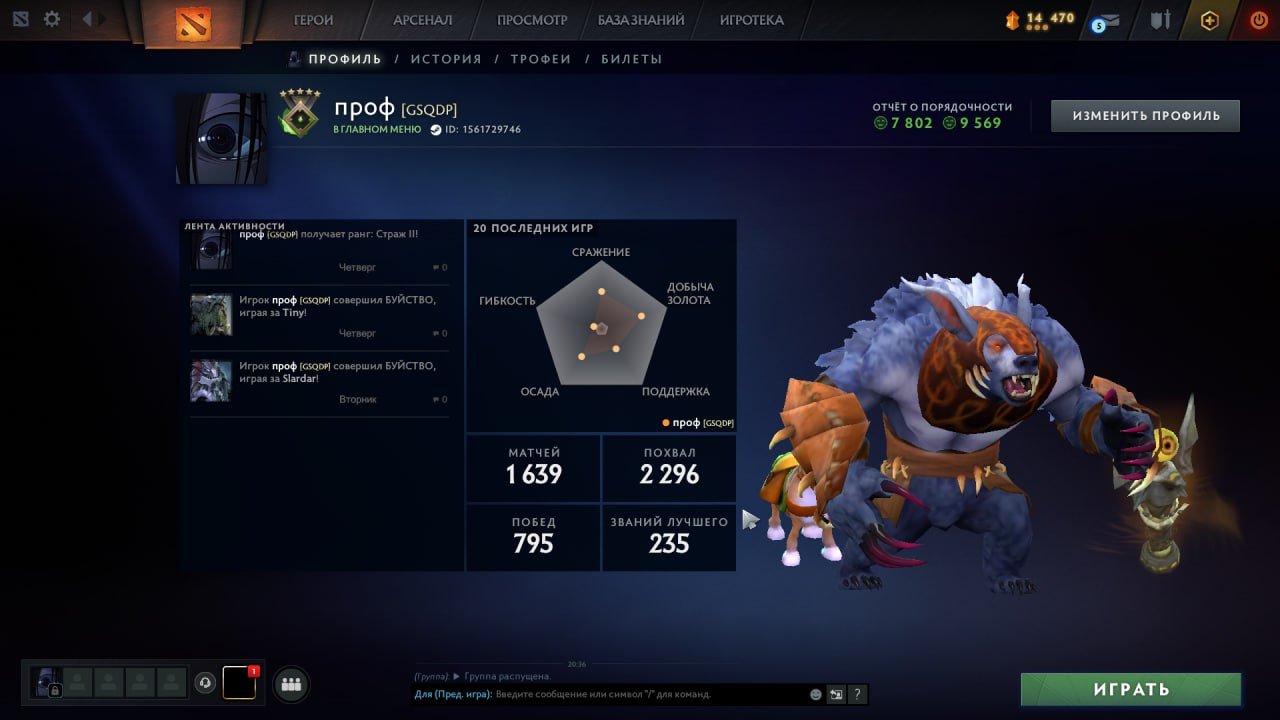Open the Игротека (Arcade) menu
The width and height of the screenshot is (1280, 720).
coord(751,20)
